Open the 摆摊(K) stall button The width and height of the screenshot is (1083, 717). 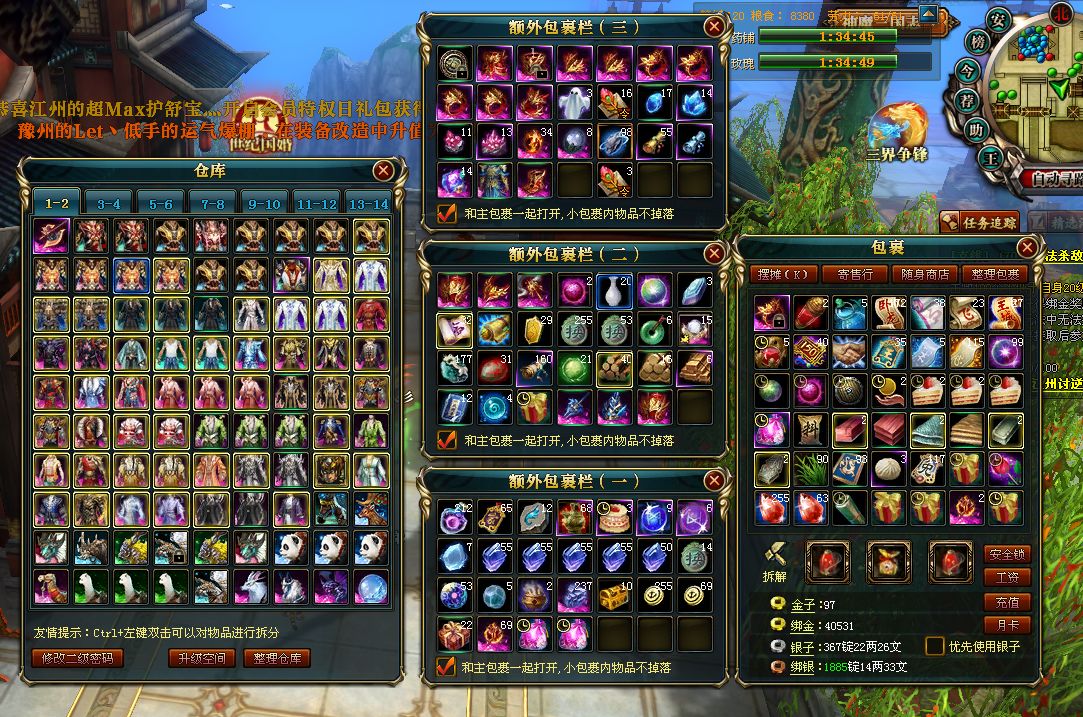click(x=784, y=274)
